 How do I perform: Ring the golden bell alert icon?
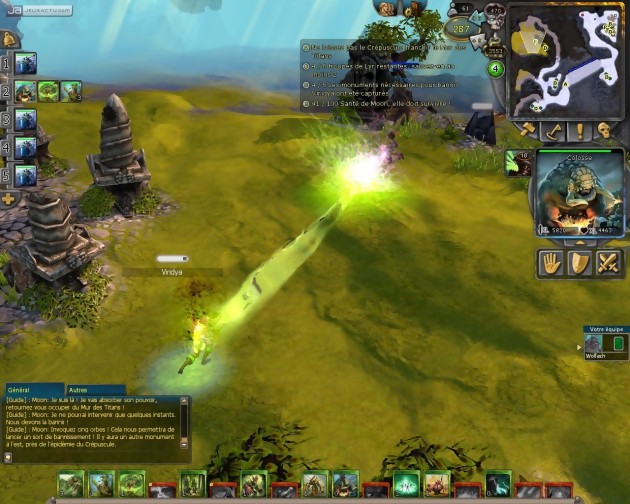click(x=8, y=39)
